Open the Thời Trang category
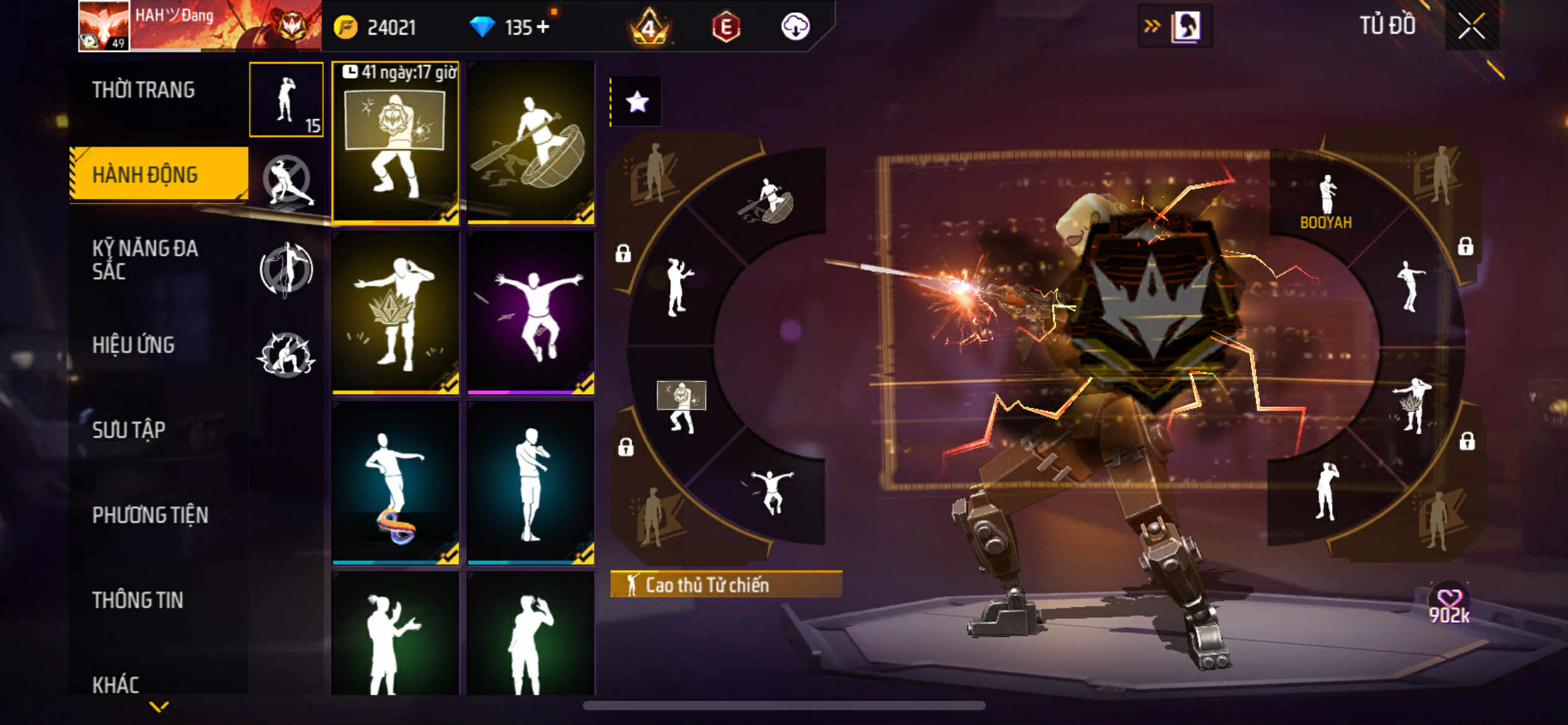The height and width of the screenshot is (725, 1568). 144,90
